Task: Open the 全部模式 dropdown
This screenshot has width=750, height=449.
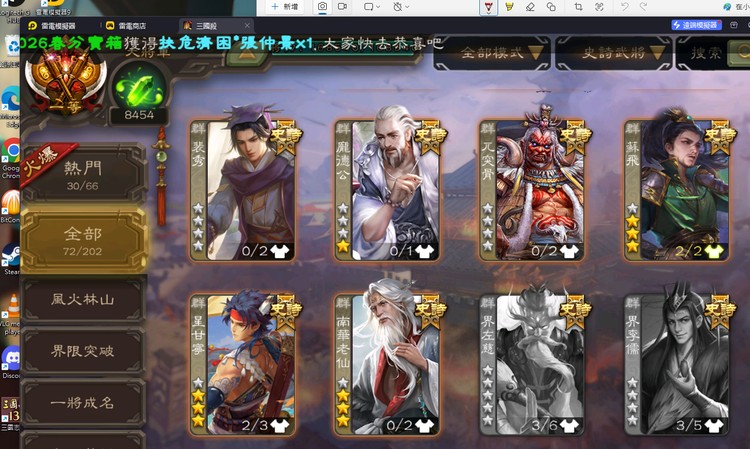Action: click(495, 53)
